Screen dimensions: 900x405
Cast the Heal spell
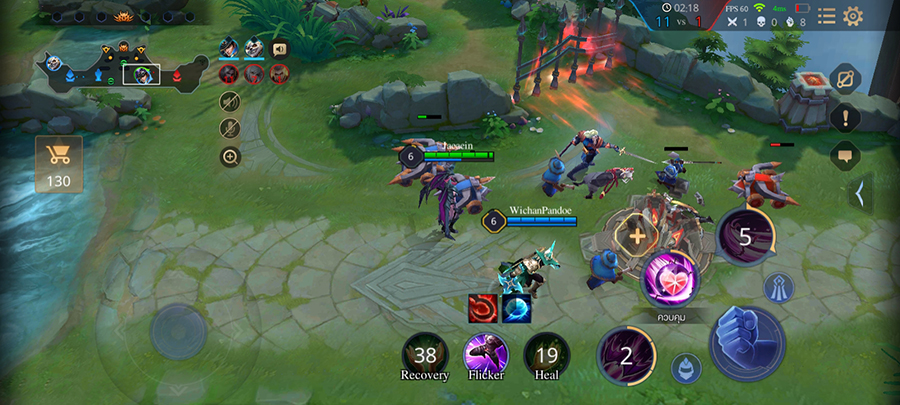click(546, 355)
